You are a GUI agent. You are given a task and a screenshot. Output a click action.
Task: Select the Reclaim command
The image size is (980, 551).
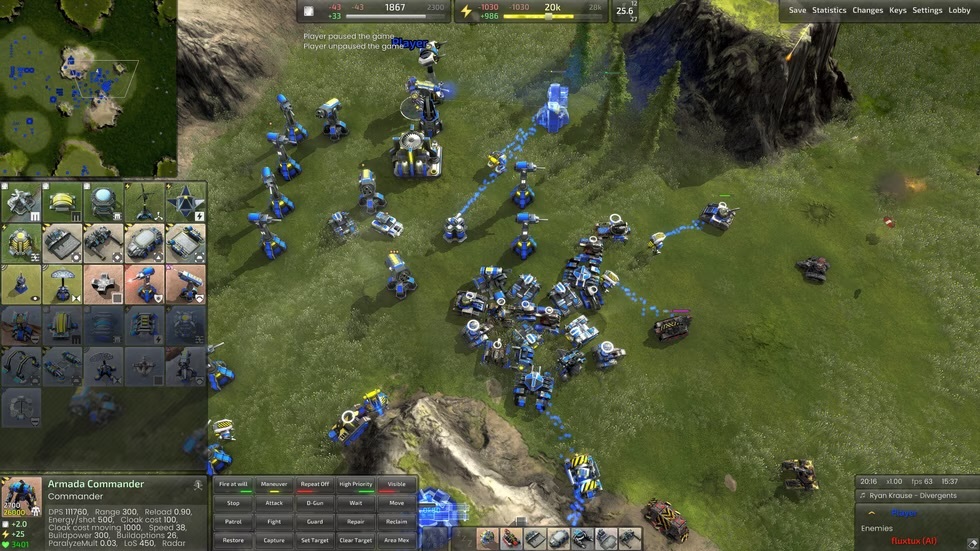click(396, 521)
